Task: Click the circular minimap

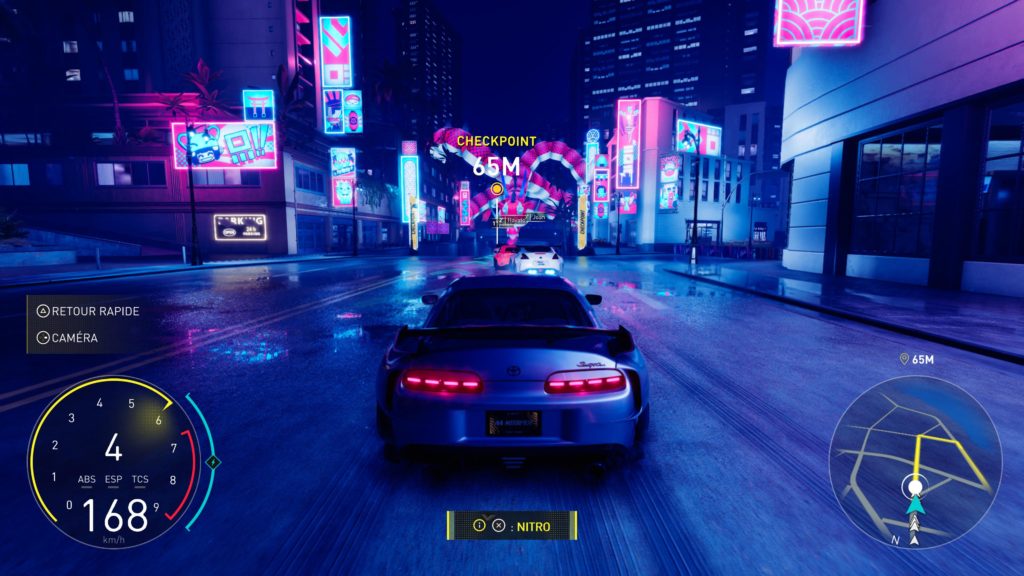Action: pyautogui.click(x=915, y=461)
